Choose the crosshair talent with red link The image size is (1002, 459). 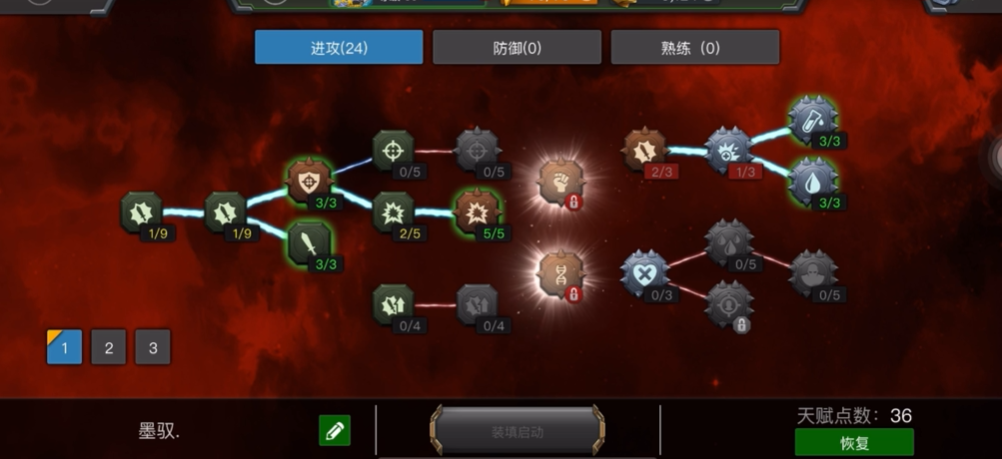click(x=393, y=151)
